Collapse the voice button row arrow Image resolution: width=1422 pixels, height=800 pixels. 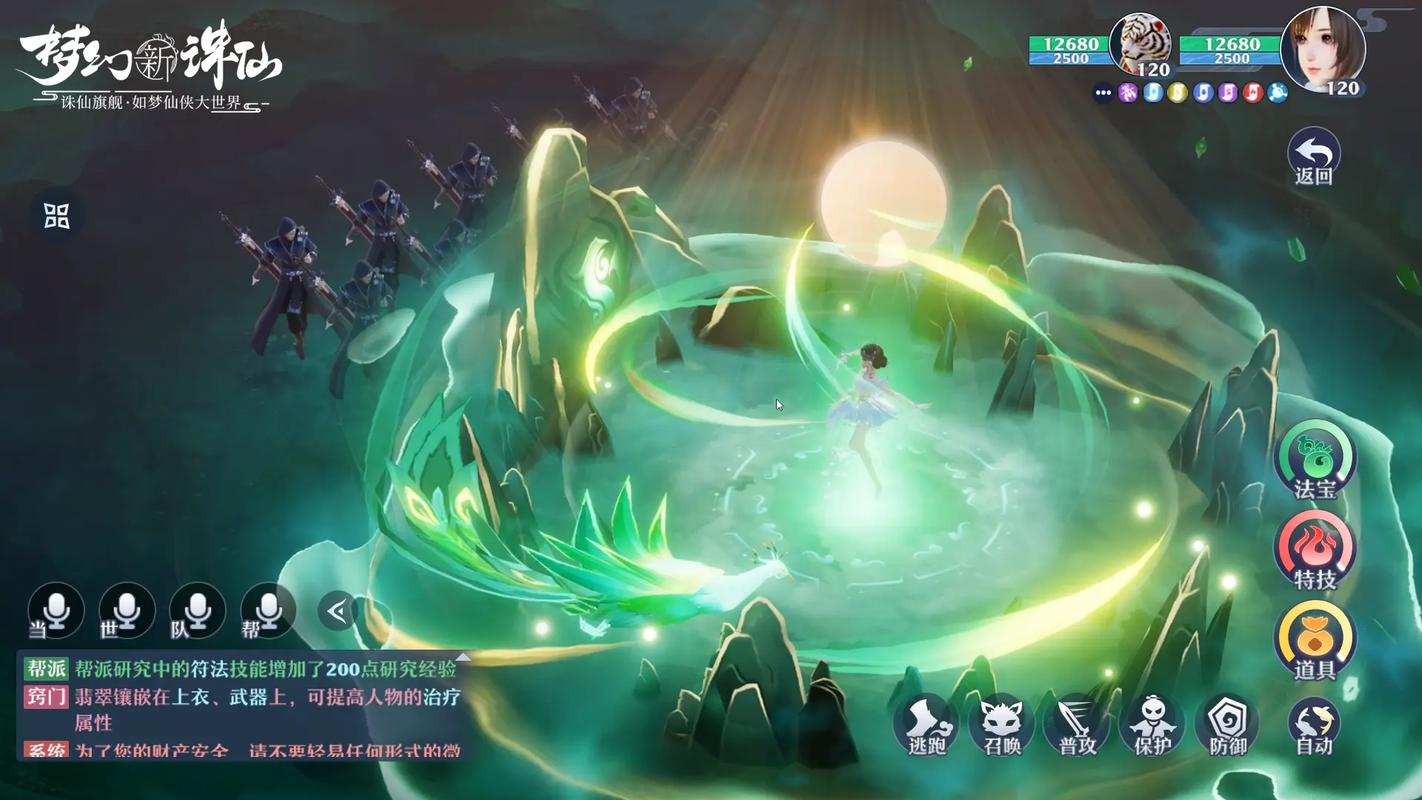point(338,610)
